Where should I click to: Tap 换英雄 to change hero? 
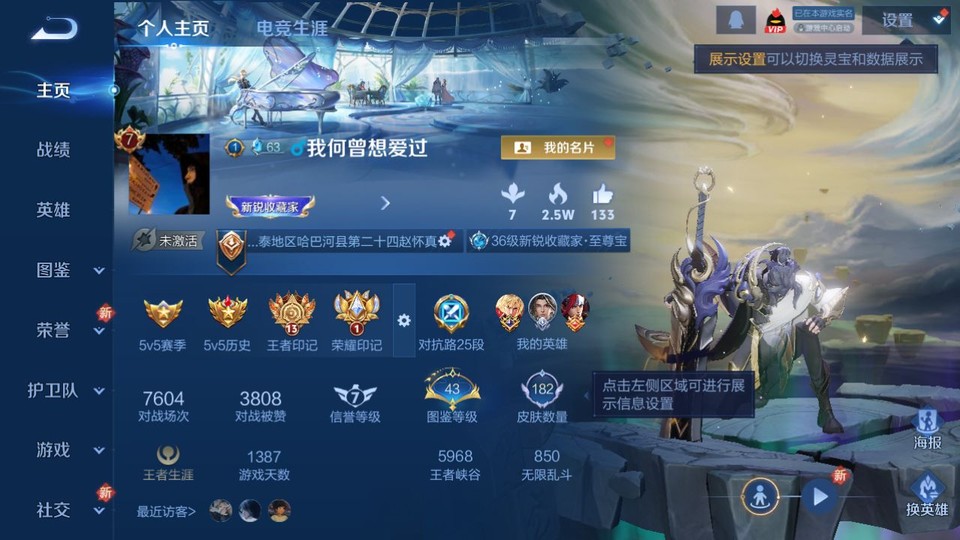point(928,497)
